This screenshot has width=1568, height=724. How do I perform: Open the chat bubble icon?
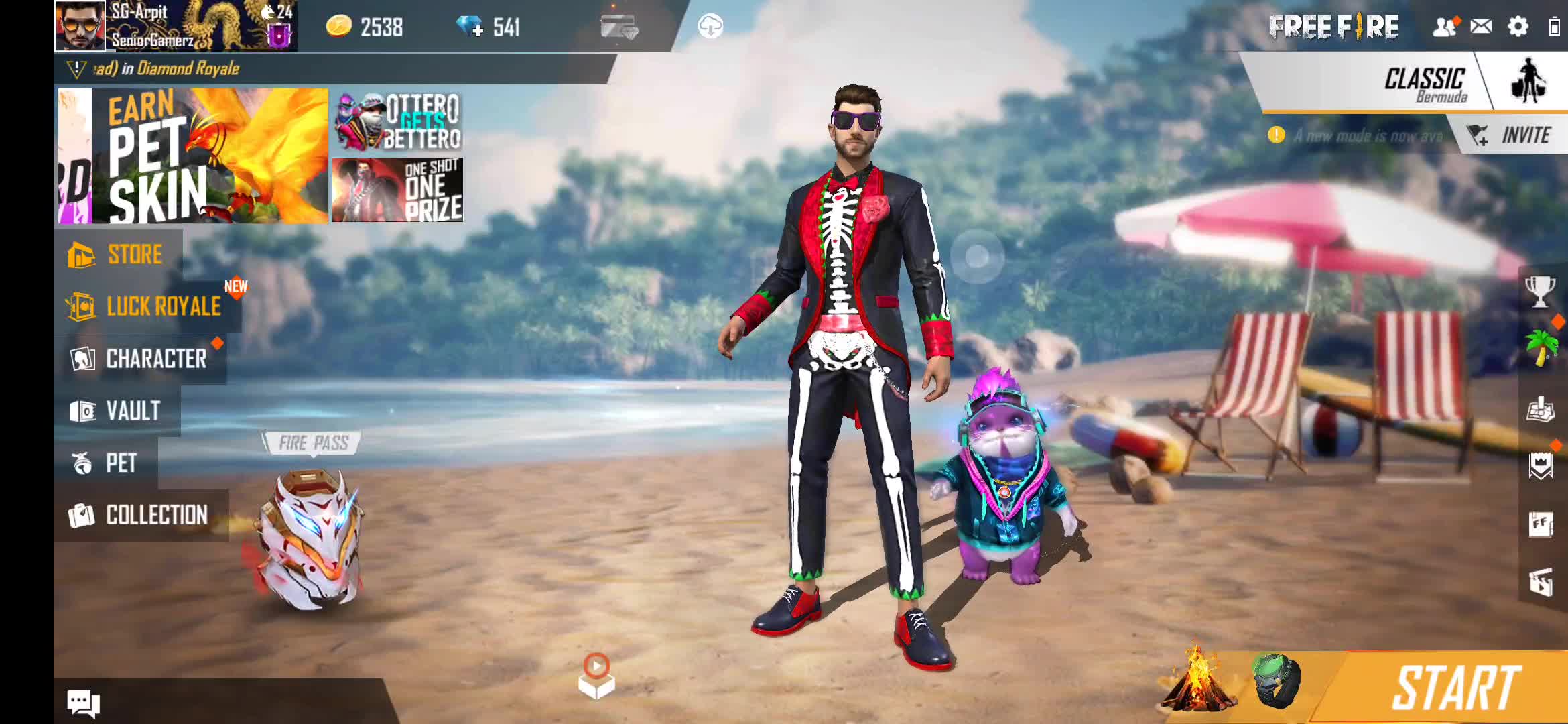[83, 703]
